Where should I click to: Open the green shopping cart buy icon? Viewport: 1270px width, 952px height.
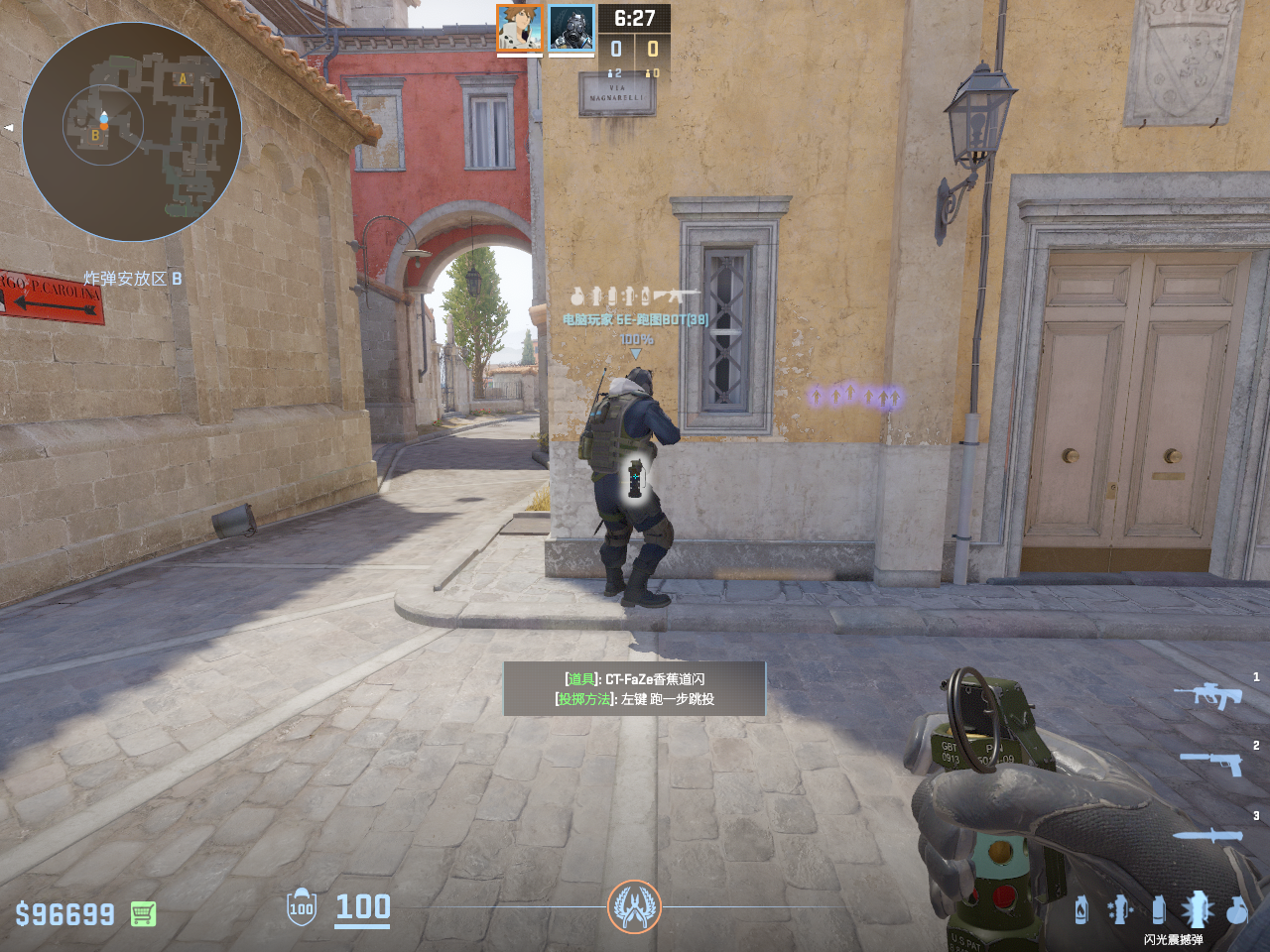[143, 913]
